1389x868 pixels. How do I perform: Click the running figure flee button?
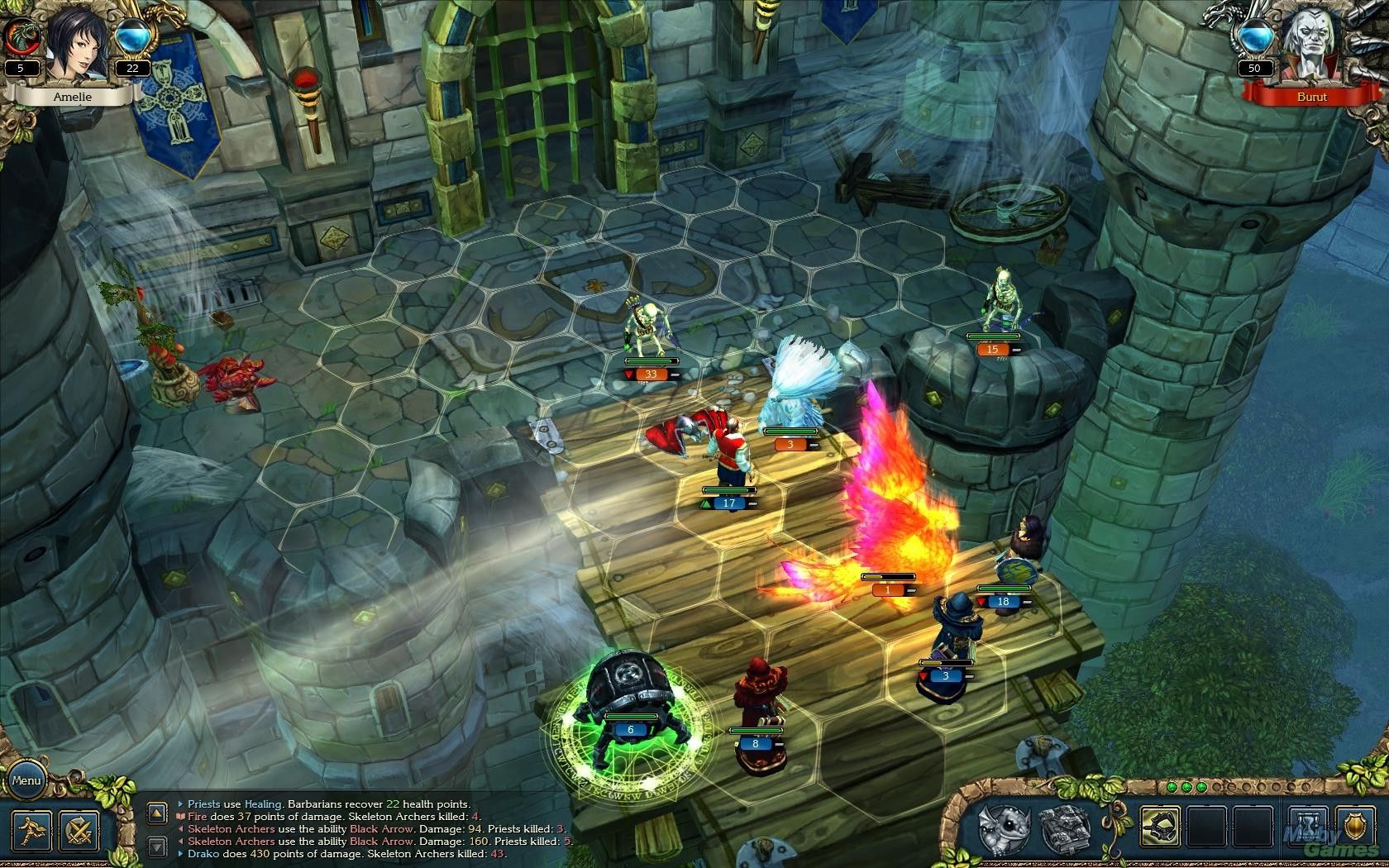(x=31, y=830)
